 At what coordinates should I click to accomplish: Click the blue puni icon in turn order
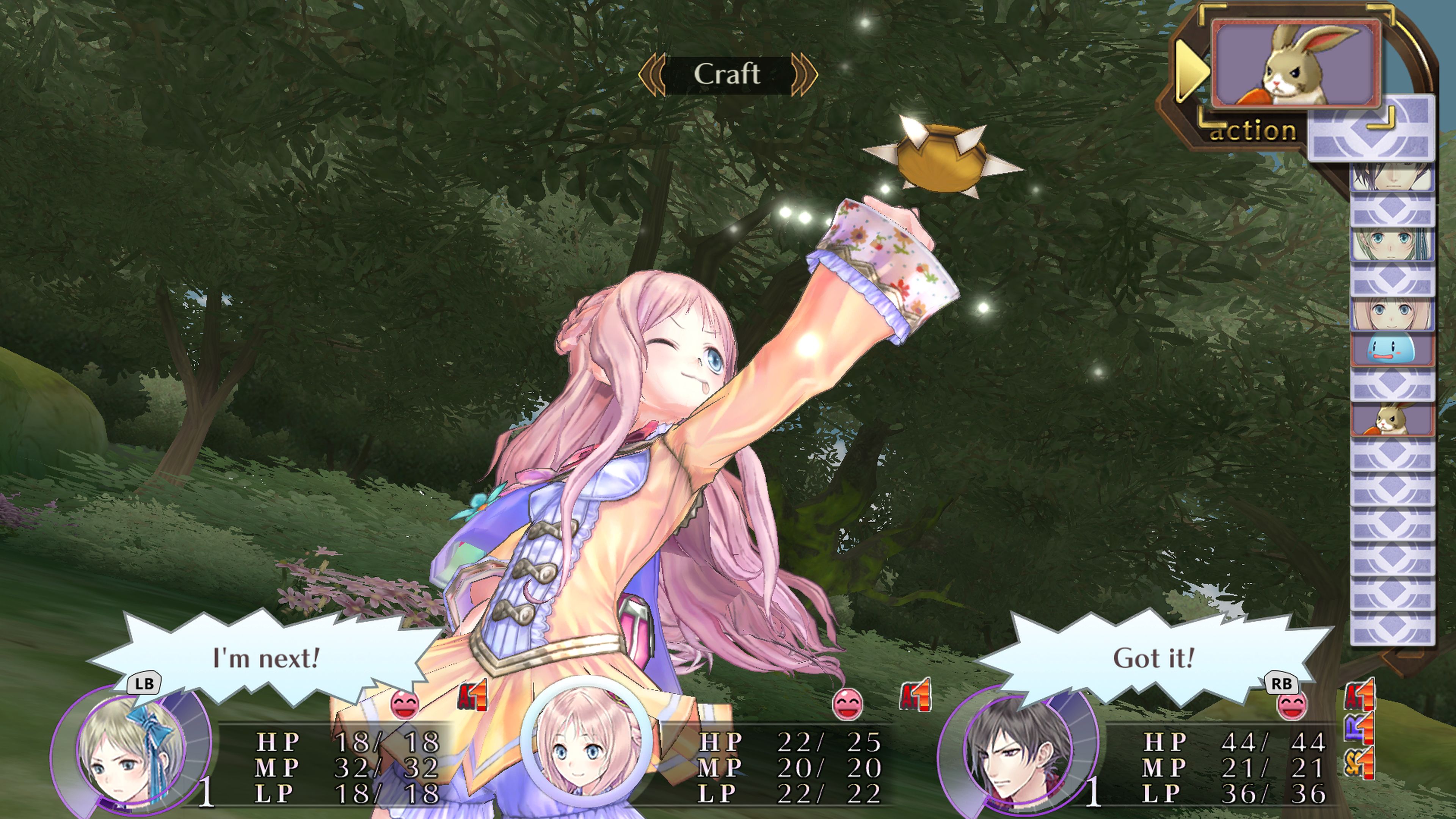(x=1392, y=348)
